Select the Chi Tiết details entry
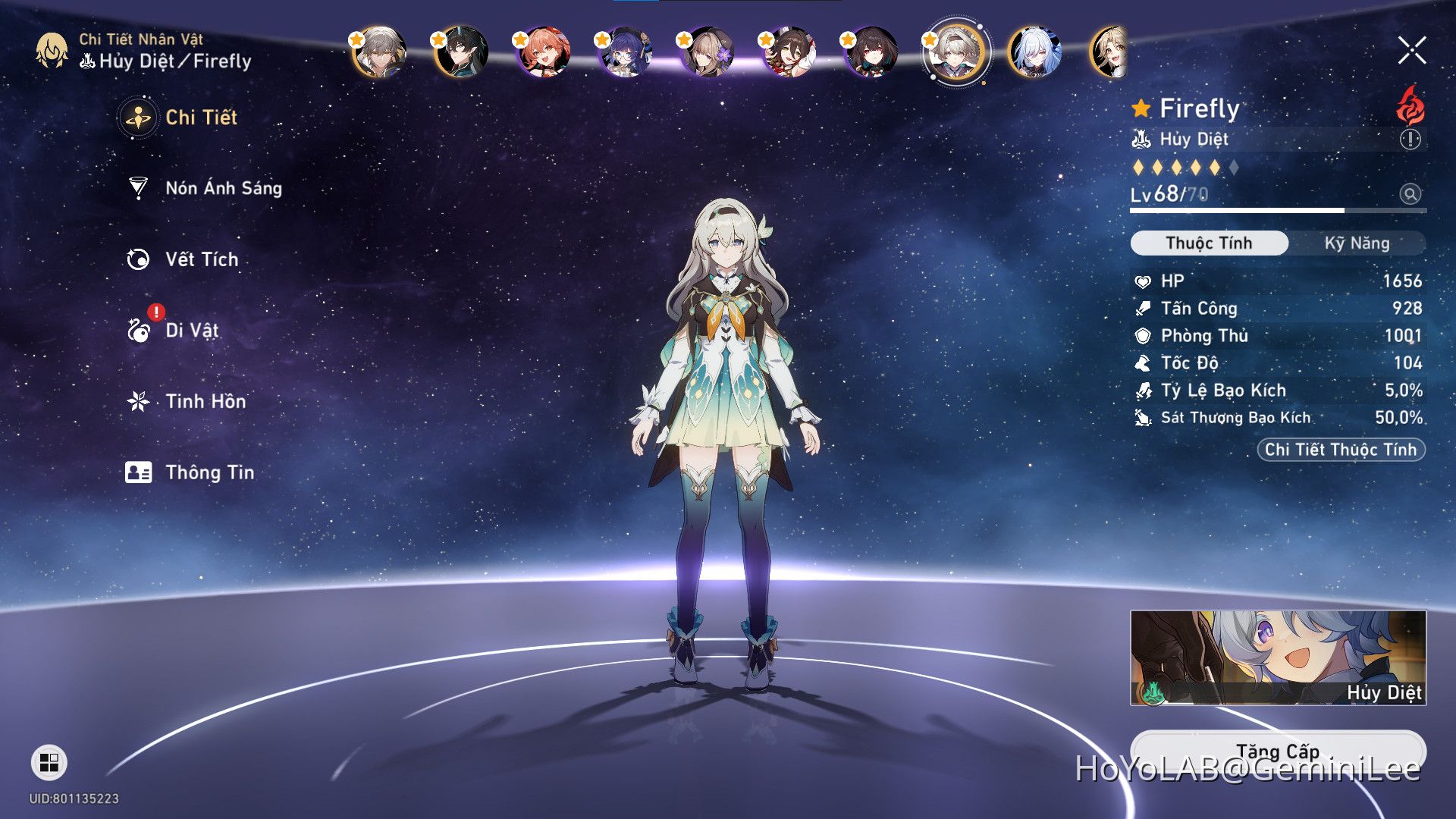The width and height of the screenshot is (1456, 819). pyautogui.click(x=200, y=118)
